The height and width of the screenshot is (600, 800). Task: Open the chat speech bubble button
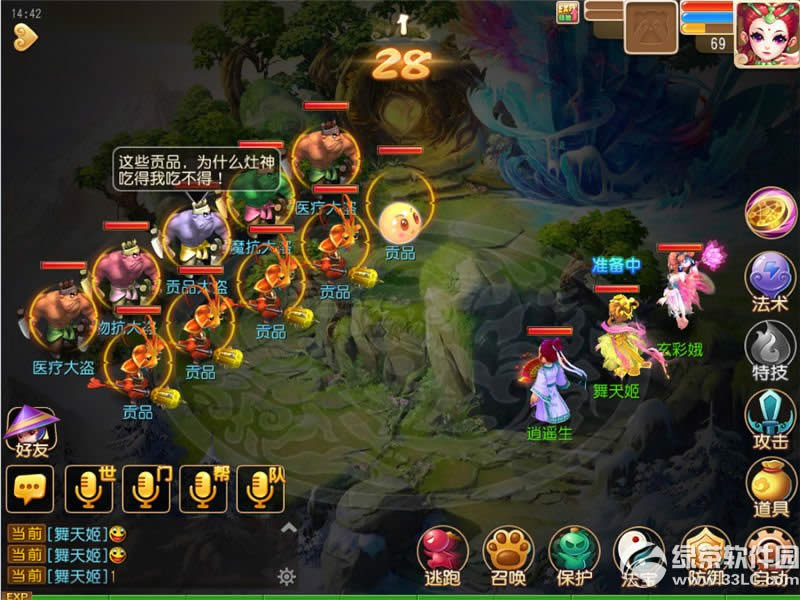29,488
